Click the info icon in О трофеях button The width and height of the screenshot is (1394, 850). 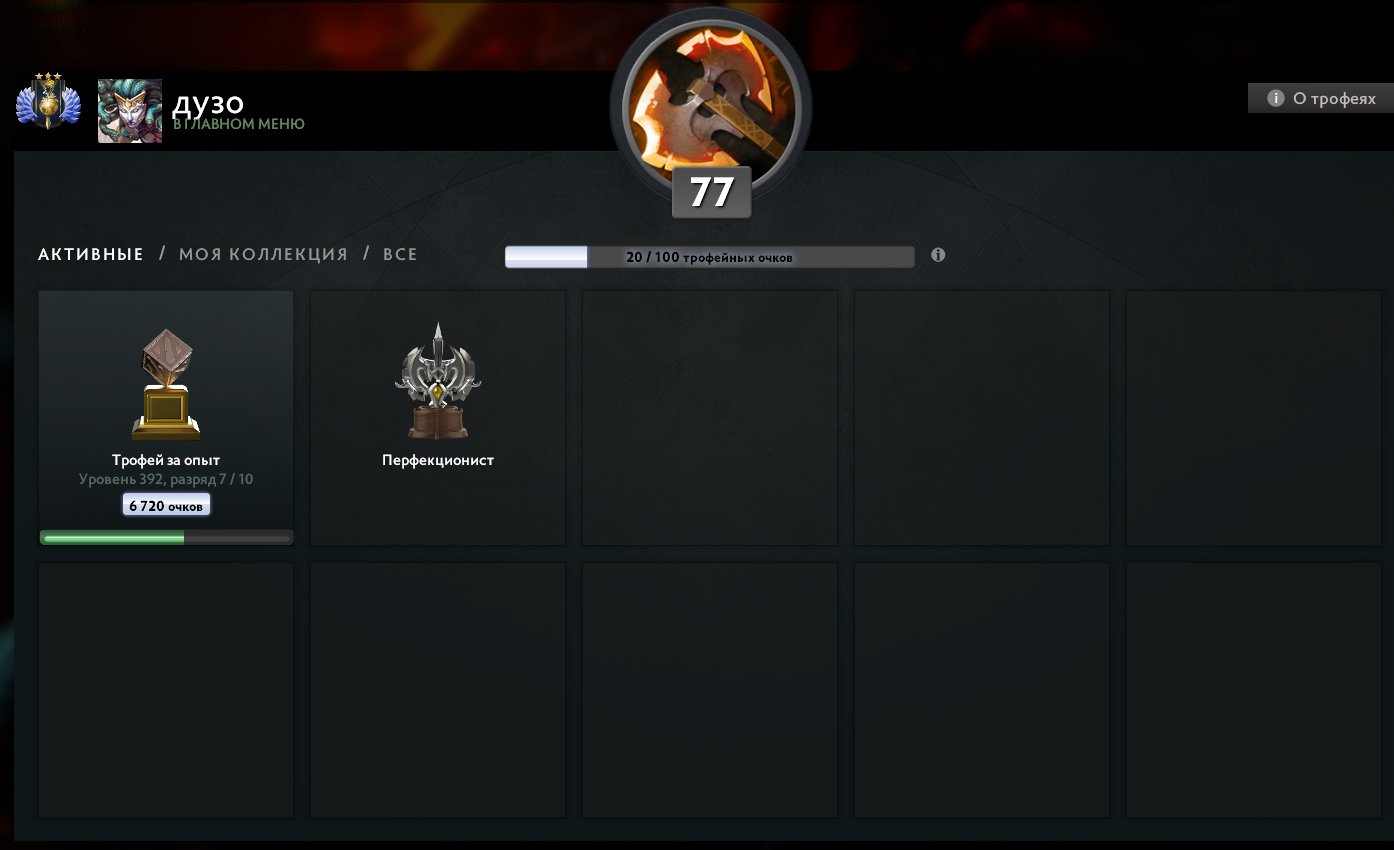pyautogui.click(x=1276, y=98)
